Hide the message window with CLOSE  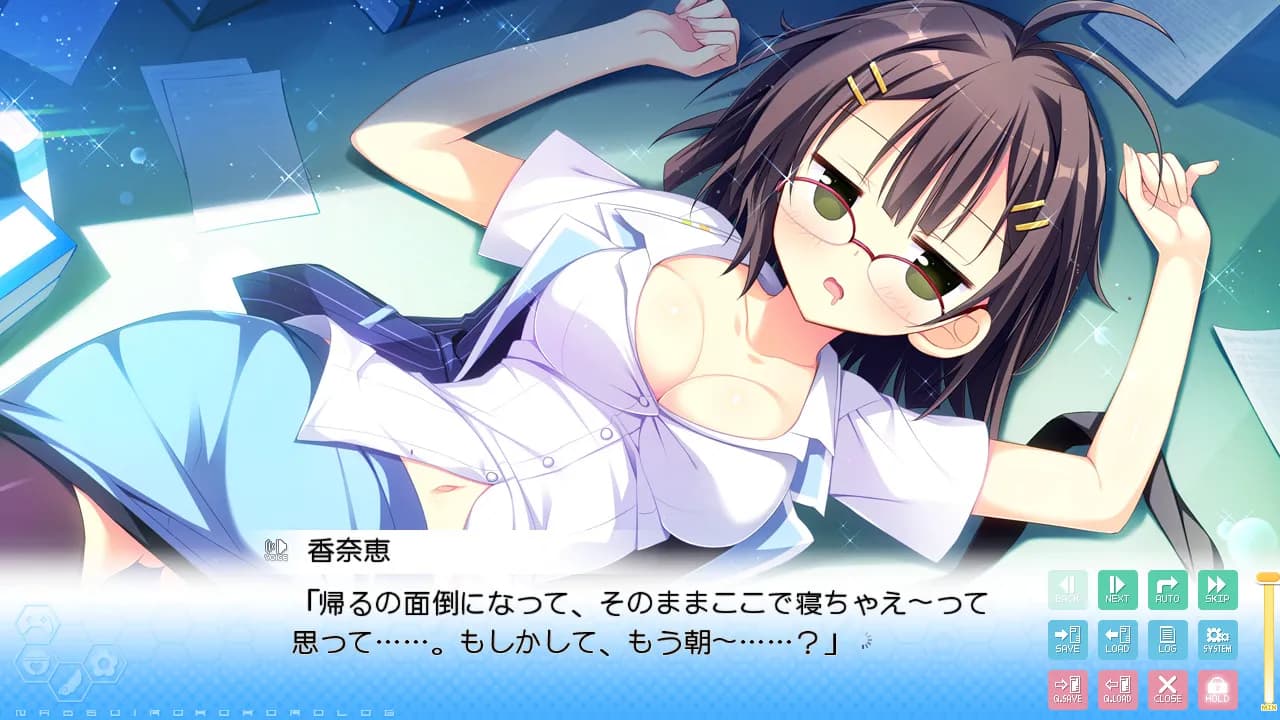click(x=1168, y=690)
